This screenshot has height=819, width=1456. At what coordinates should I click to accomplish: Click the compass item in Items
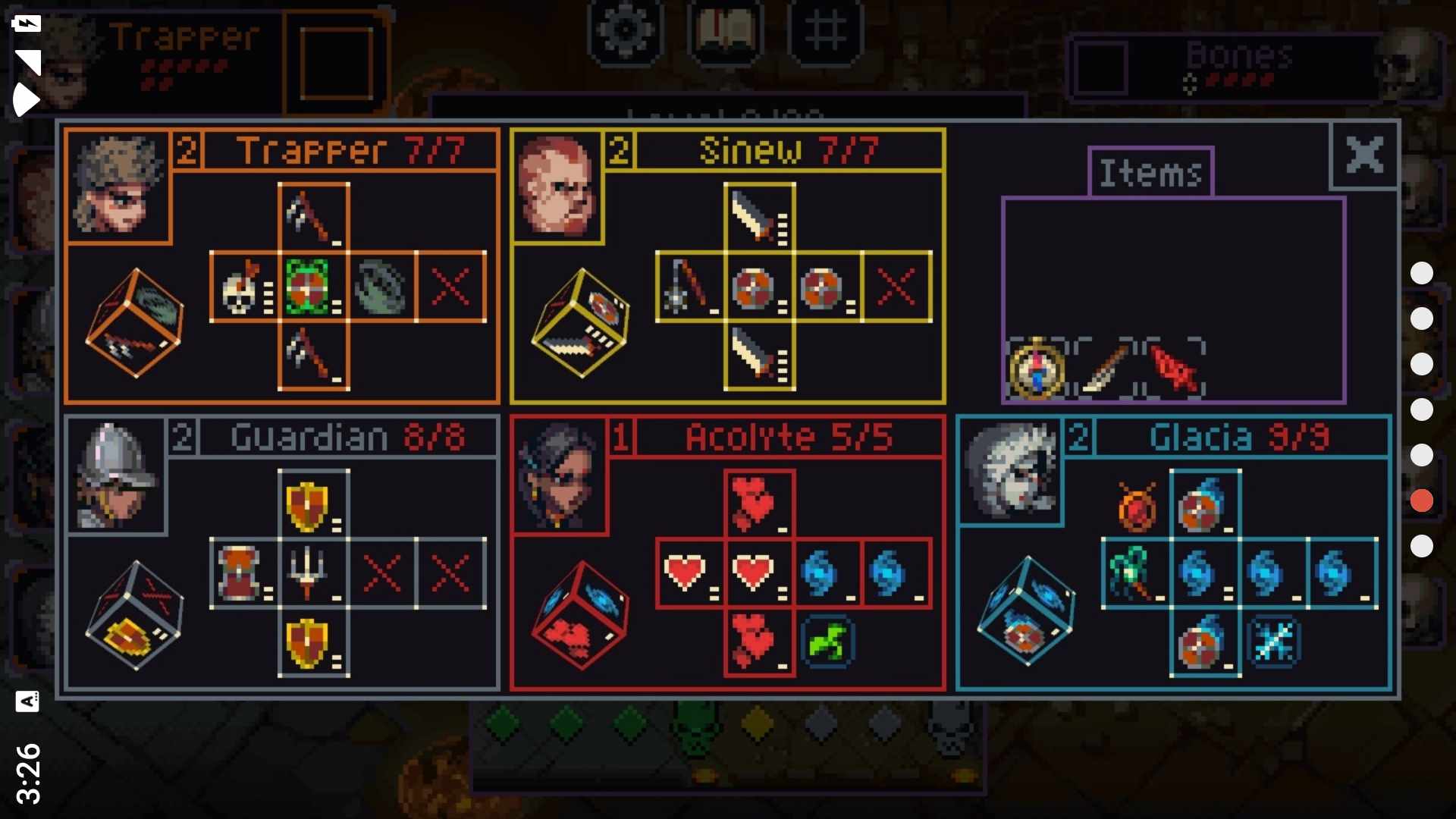coord(1036,369)
